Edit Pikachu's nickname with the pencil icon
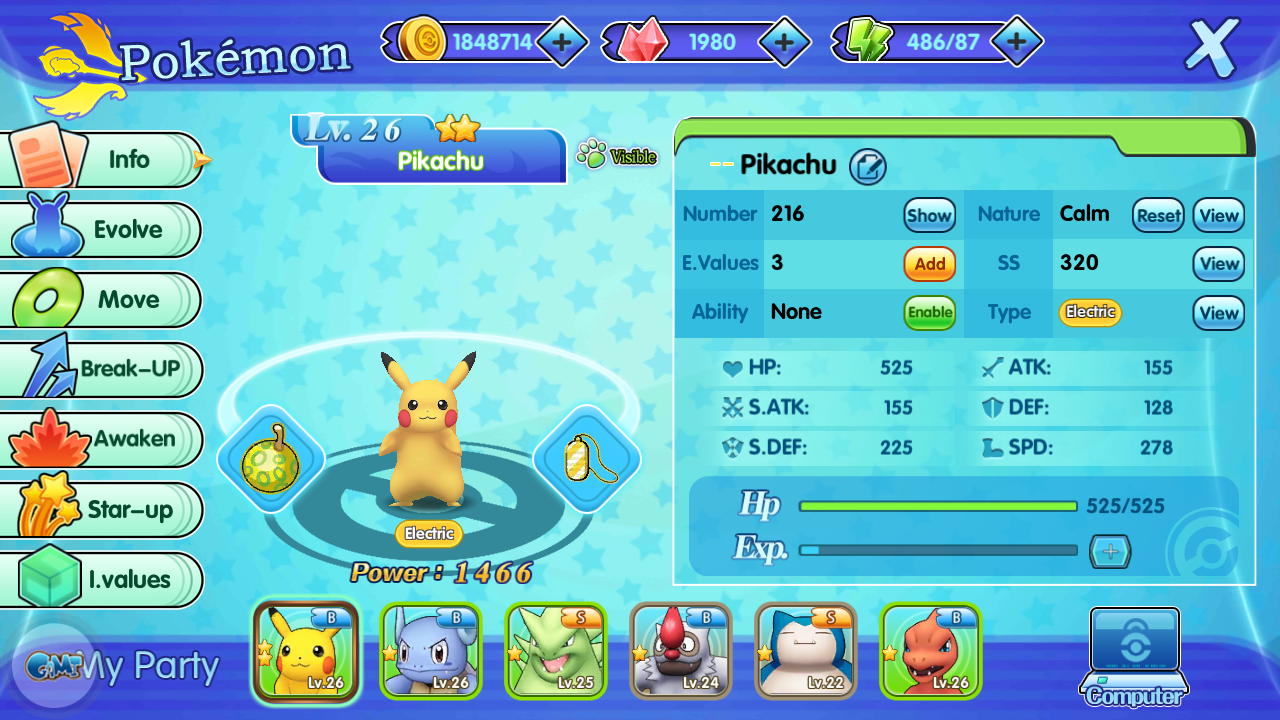The image size is (1280, 720). point(868,167)
